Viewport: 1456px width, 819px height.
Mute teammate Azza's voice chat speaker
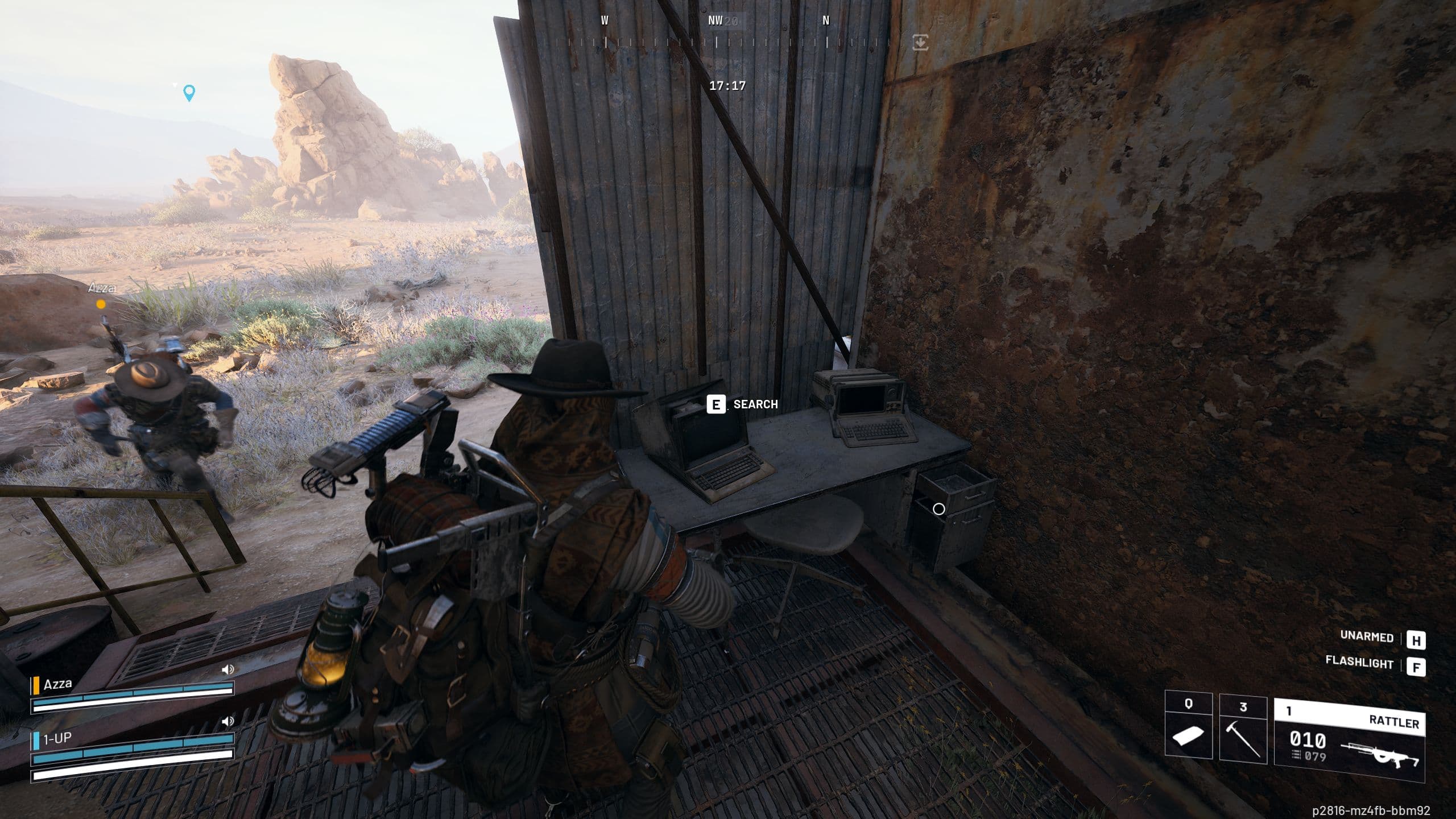click(x=229, y=669)
